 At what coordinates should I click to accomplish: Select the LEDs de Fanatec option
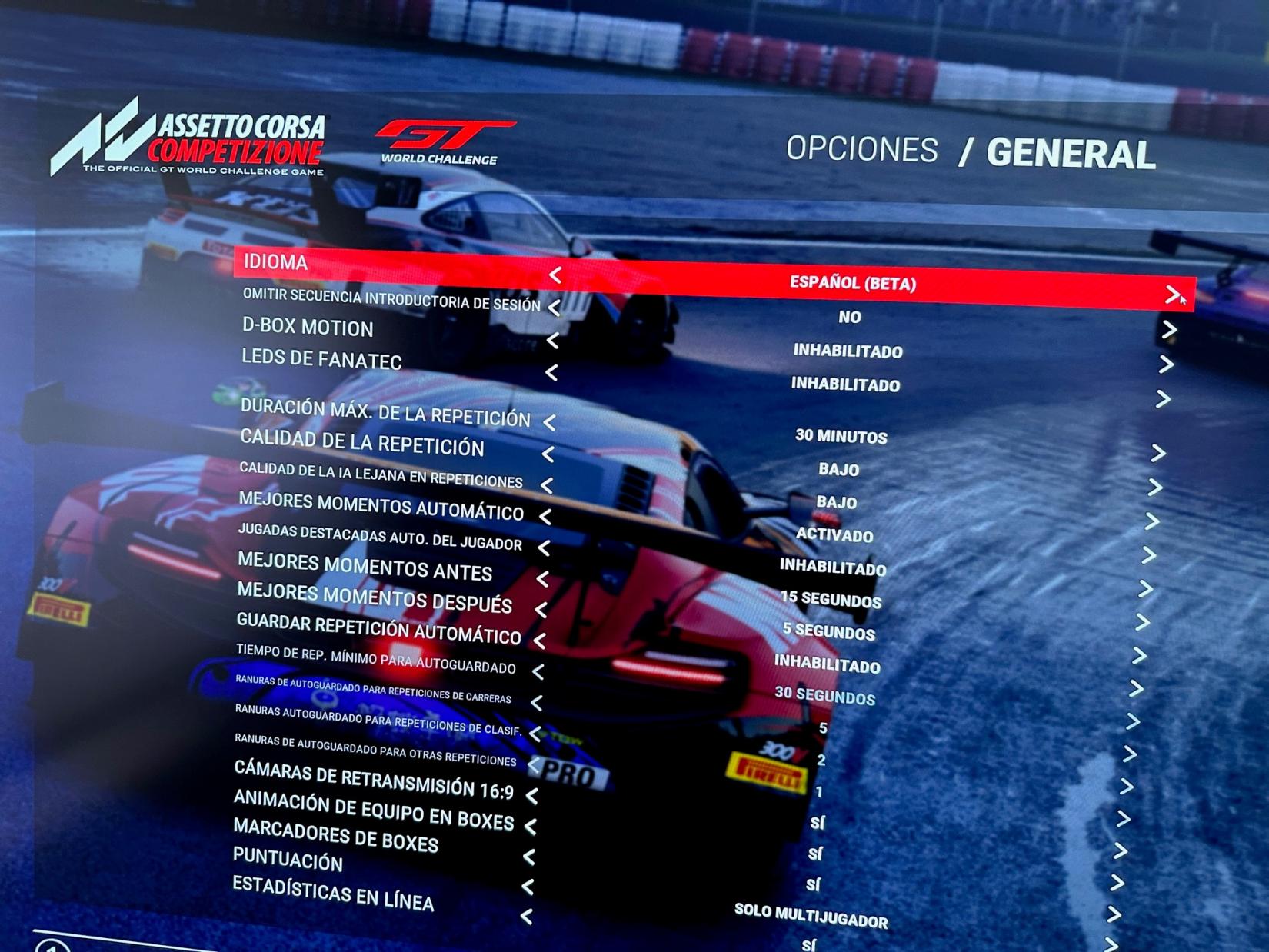[321, 358]
